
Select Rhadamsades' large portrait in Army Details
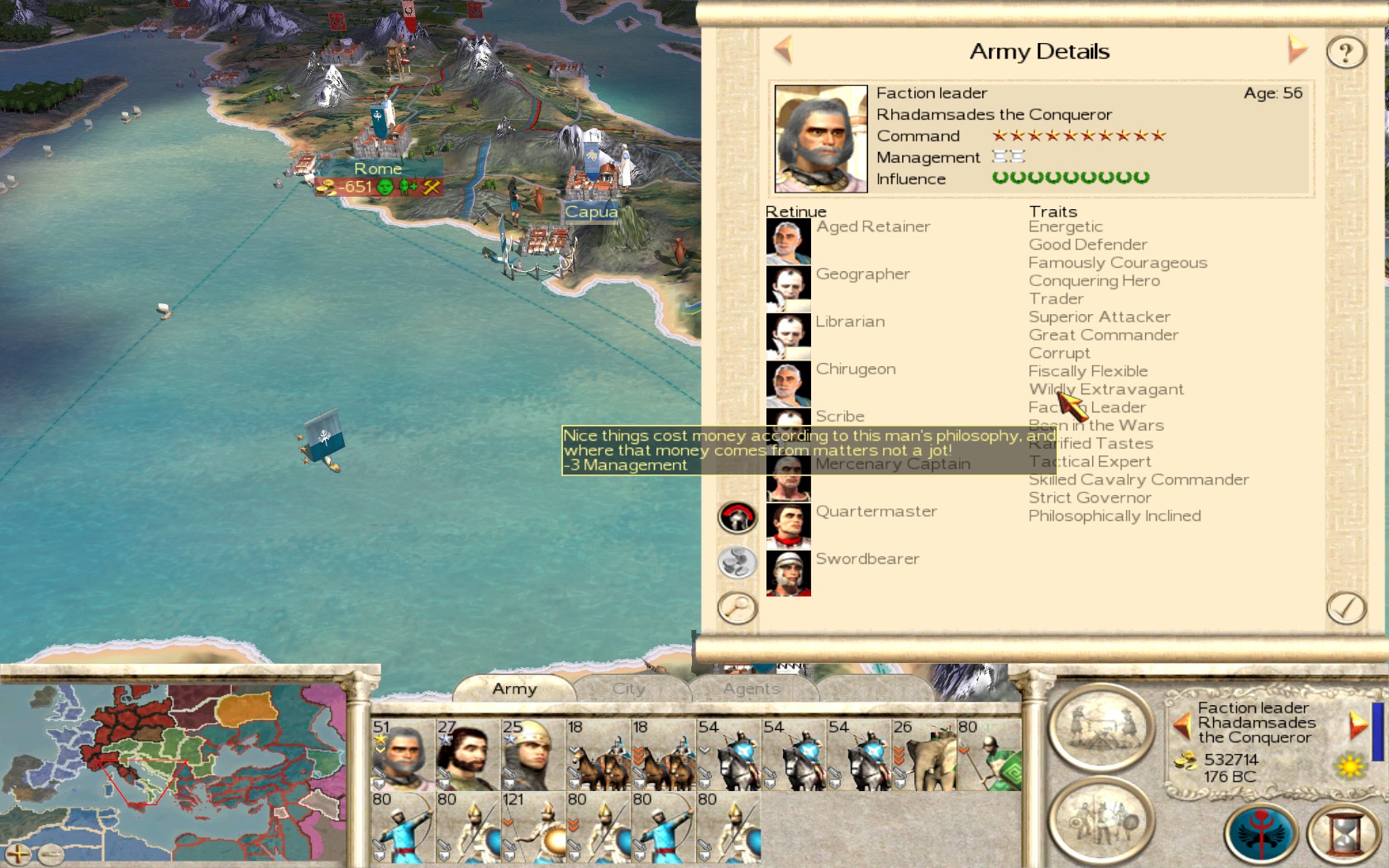coord(821,139)
